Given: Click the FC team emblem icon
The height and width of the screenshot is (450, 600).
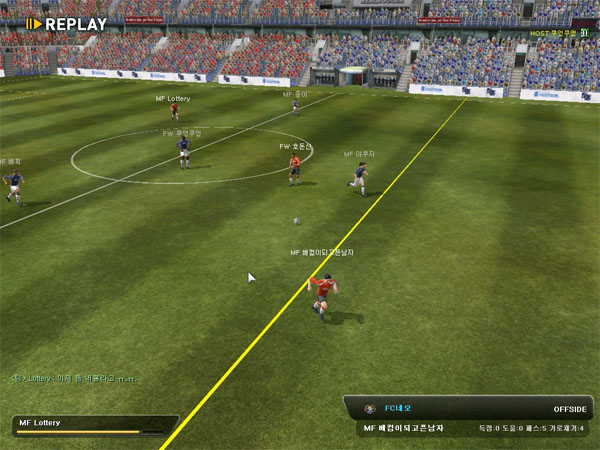Looking at the screenshot, I should point(371,408).
